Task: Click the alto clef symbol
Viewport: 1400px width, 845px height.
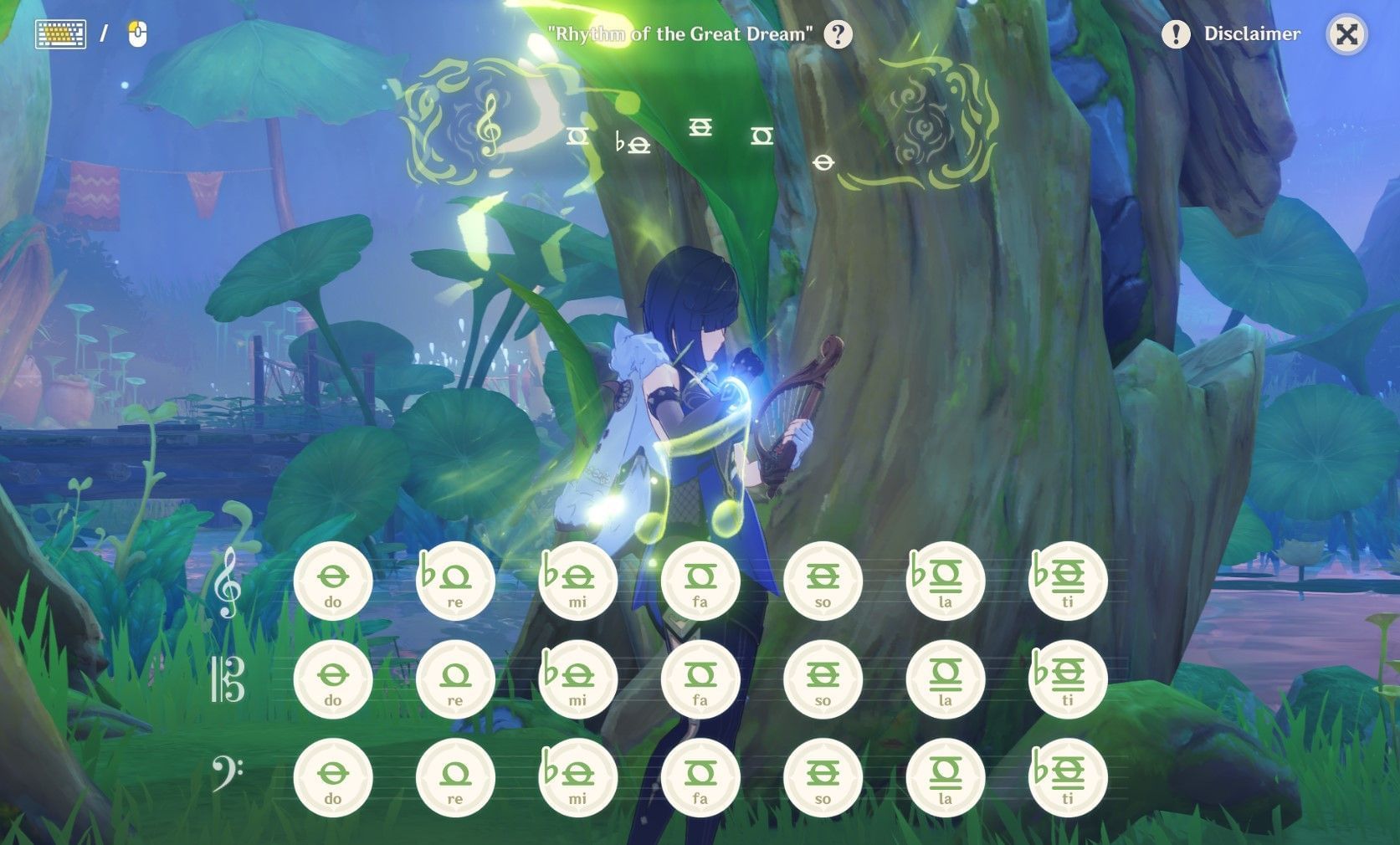Action: click(227, 680)
